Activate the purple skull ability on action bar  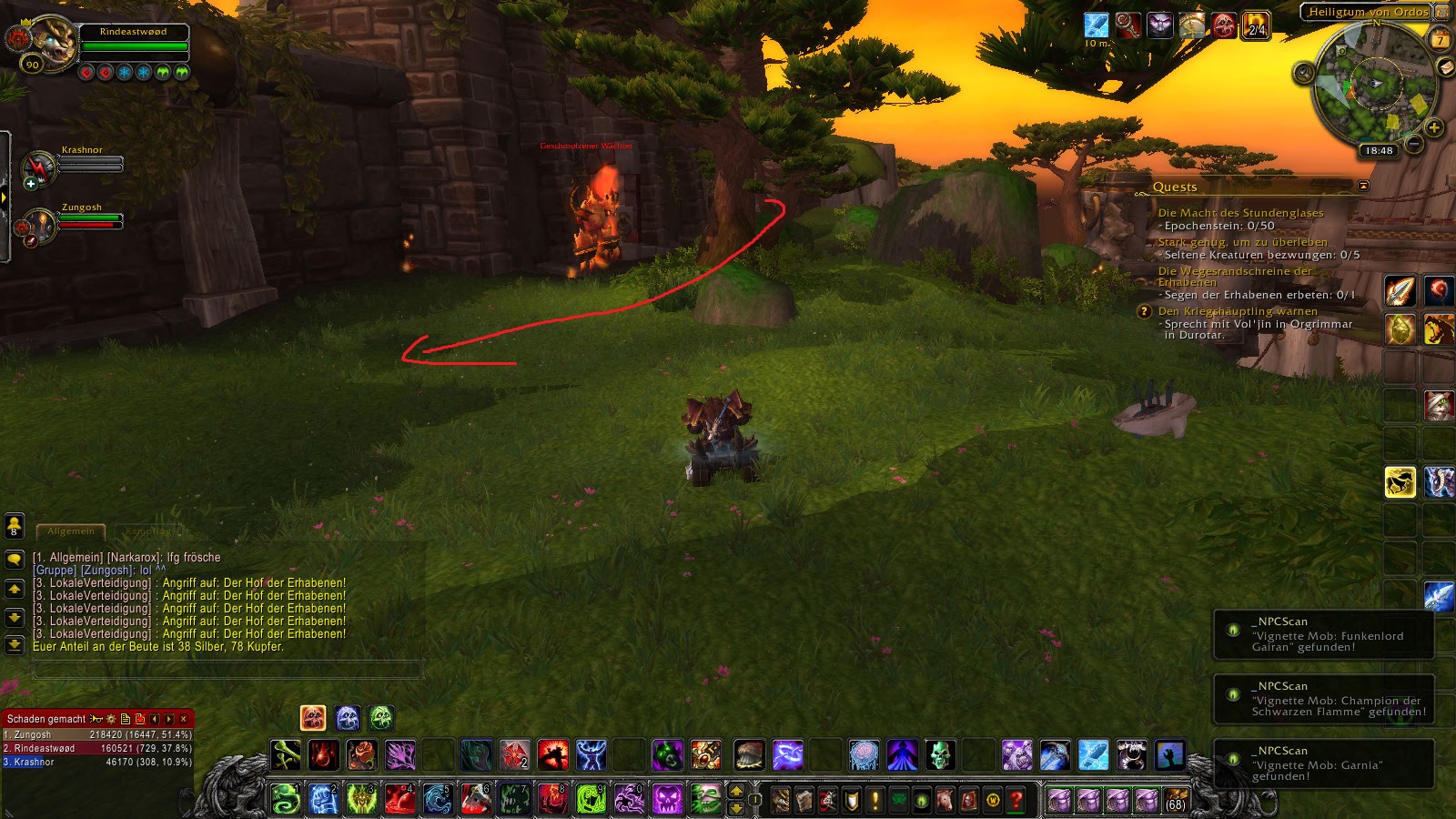[667, 800]
